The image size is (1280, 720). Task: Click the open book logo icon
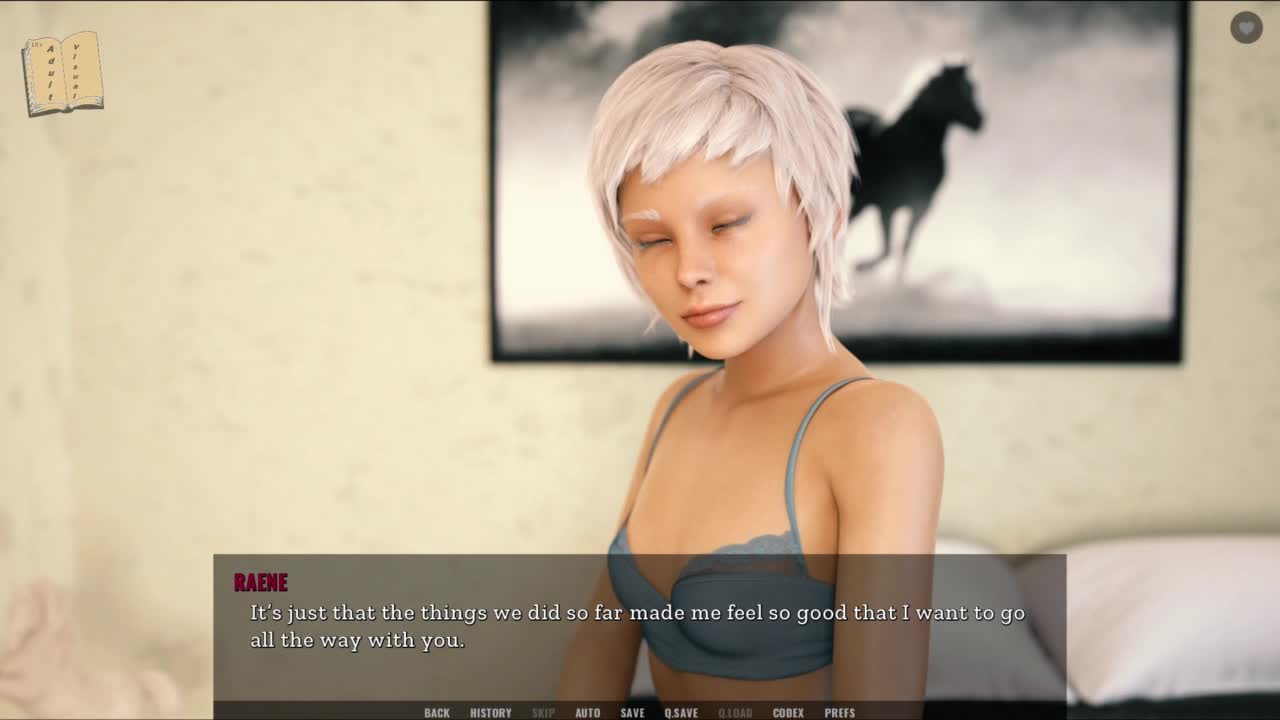[x=63, y=73]
